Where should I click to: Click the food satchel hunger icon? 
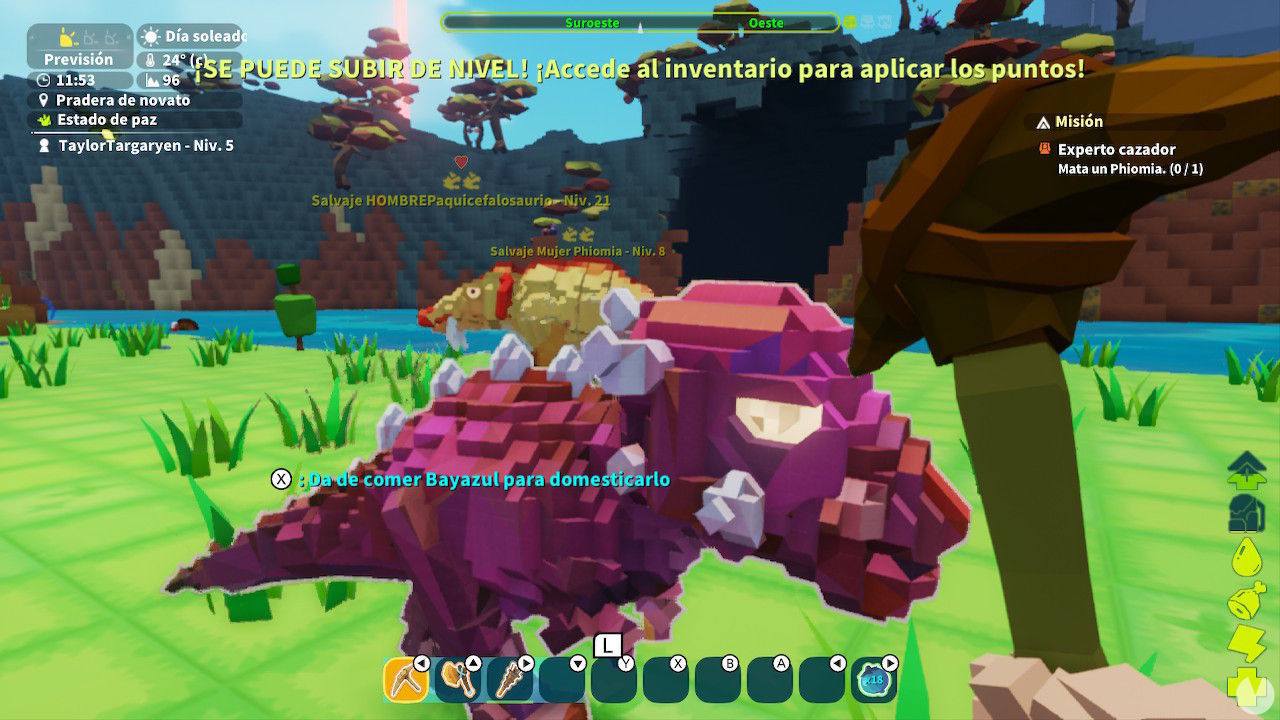[1245, 601]
